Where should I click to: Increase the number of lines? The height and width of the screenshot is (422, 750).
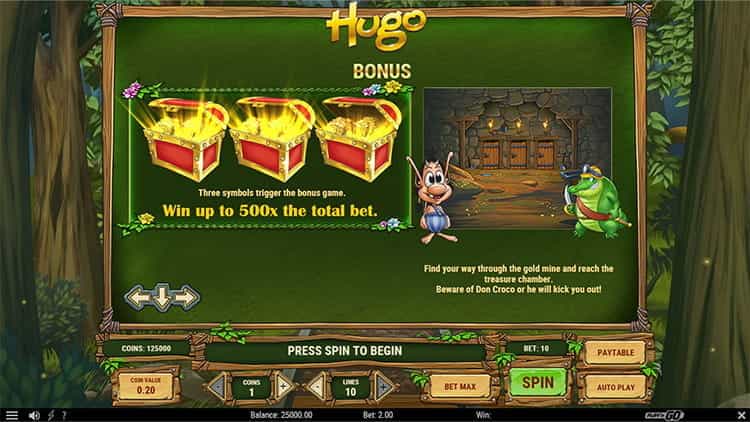384,385
